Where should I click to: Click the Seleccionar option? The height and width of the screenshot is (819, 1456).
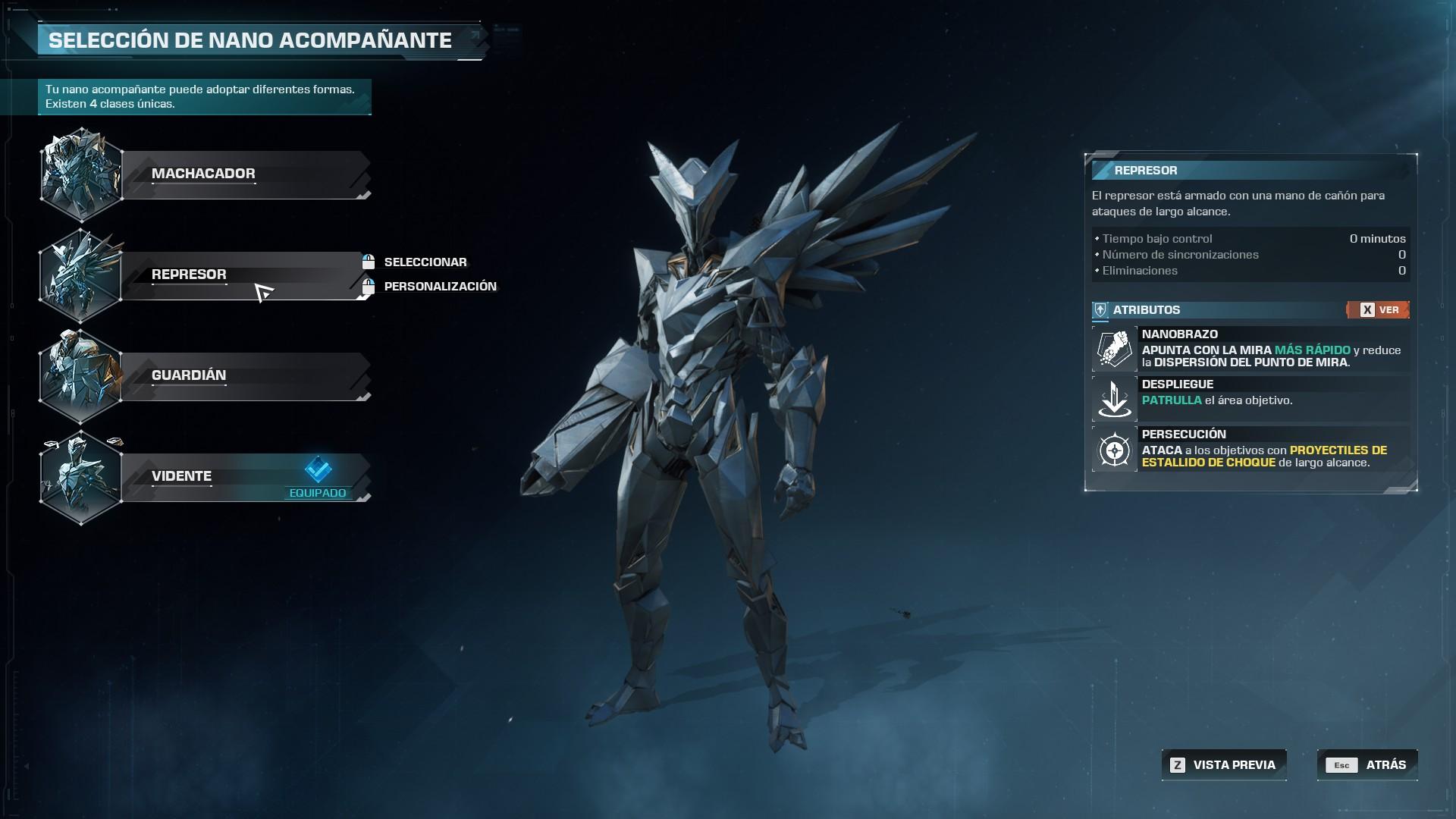click(x=425, y=262)
